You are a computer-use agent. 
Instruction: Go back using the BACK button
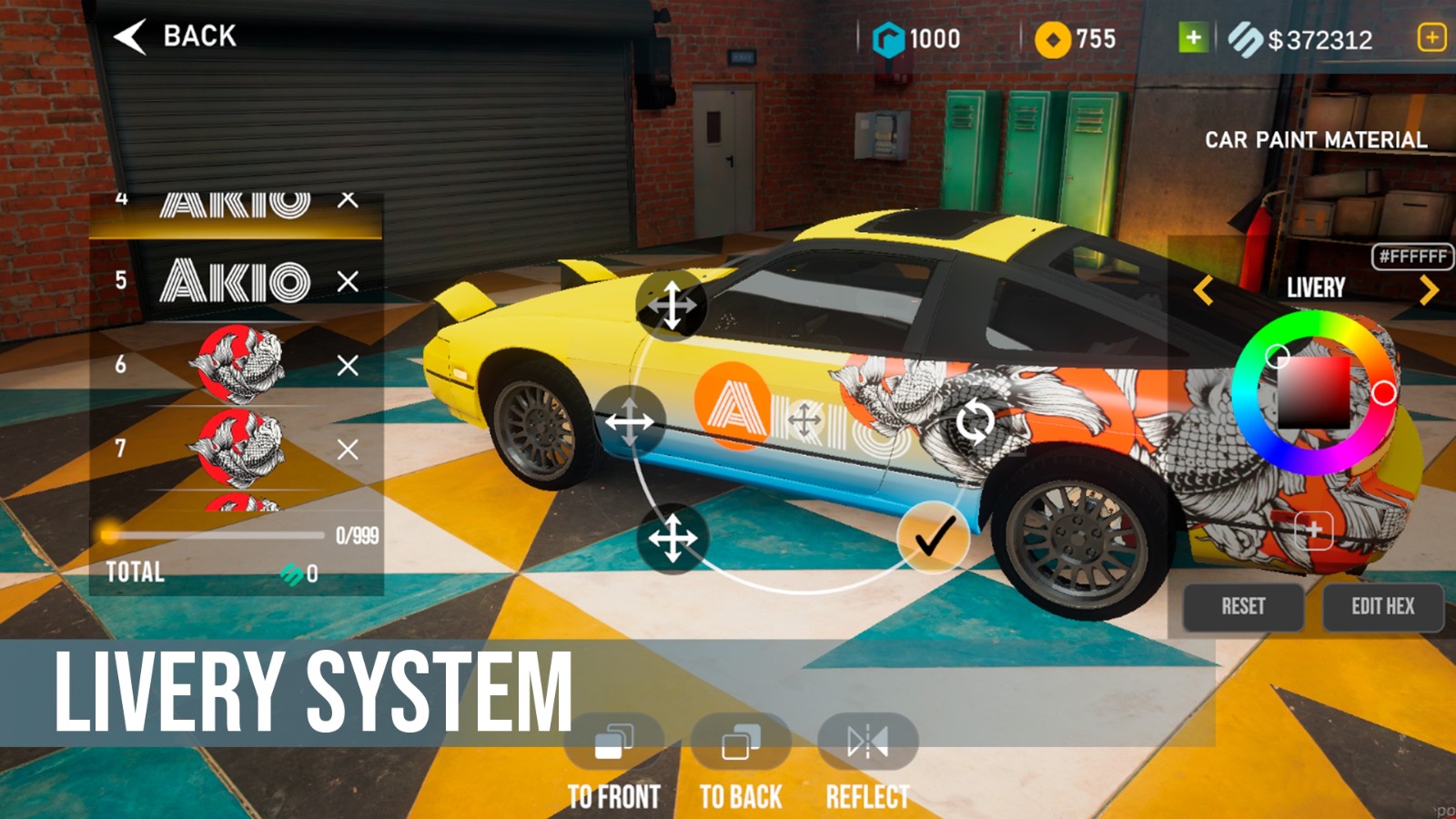click(x=174, y=36)
